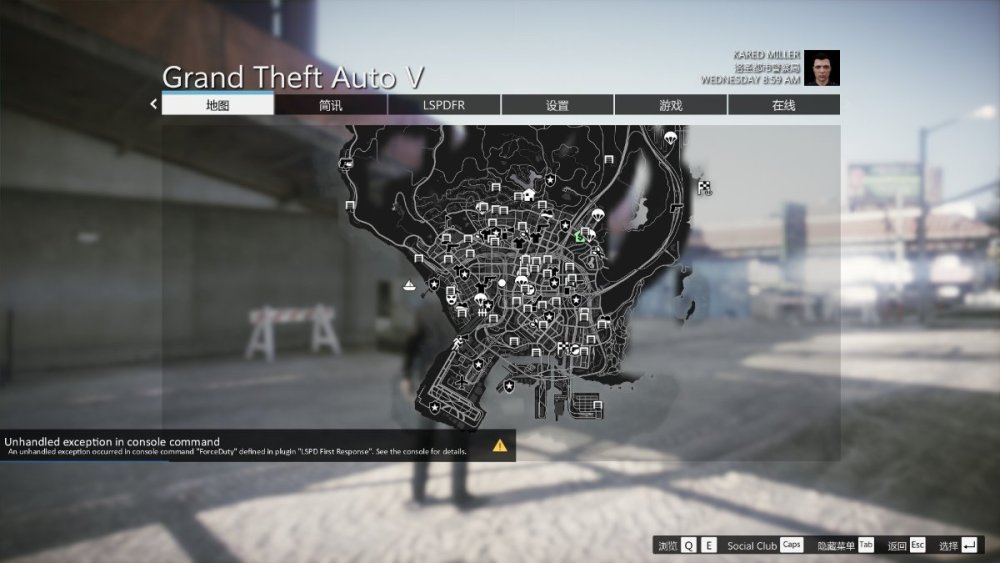Switch to the 游戏 game tab
The image size is (1000, 563).
click(x=670, y=105)
